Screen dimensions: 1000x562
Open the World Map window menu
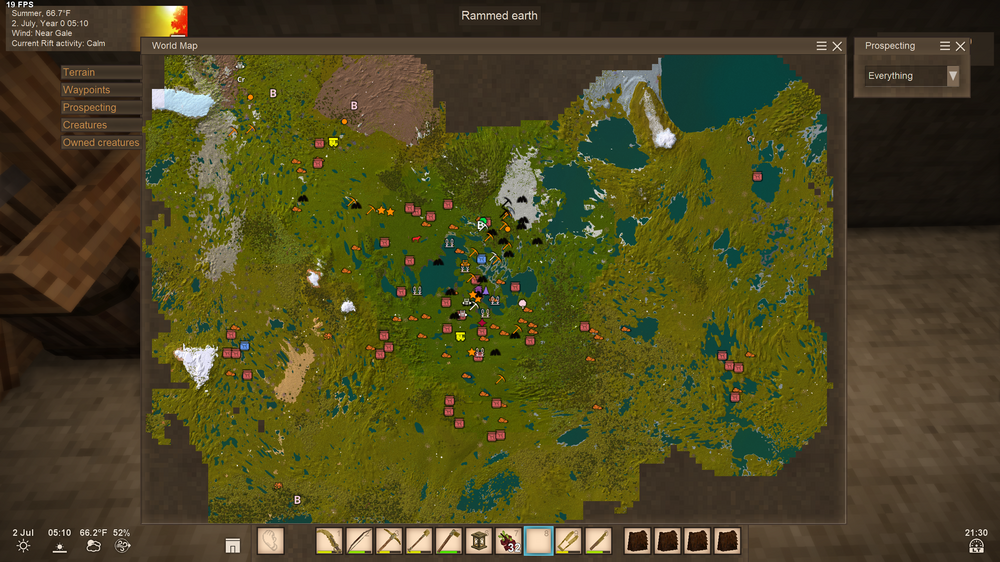(x=822, y=46)
